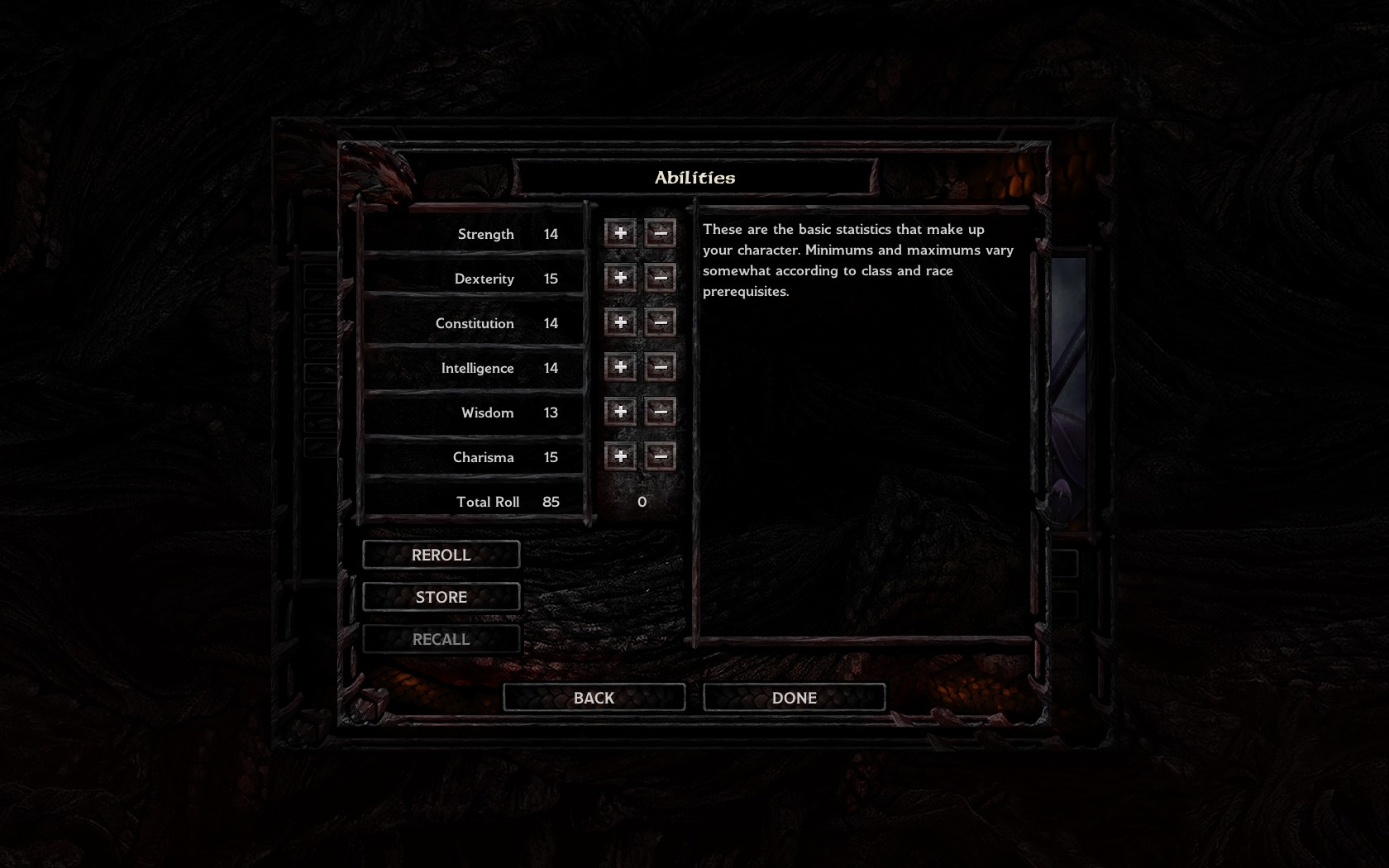Recall the stored ability roll
The width and height of the screenshot is (1389, 868).
pyautogui.click(x=441, y=639)
